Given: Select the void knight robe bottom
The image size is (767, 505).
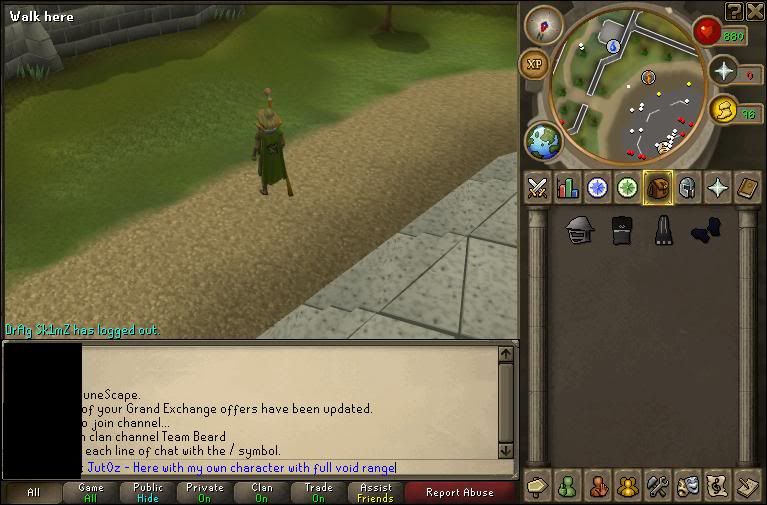Looking at the screenshot, I should tap(662, 230).
